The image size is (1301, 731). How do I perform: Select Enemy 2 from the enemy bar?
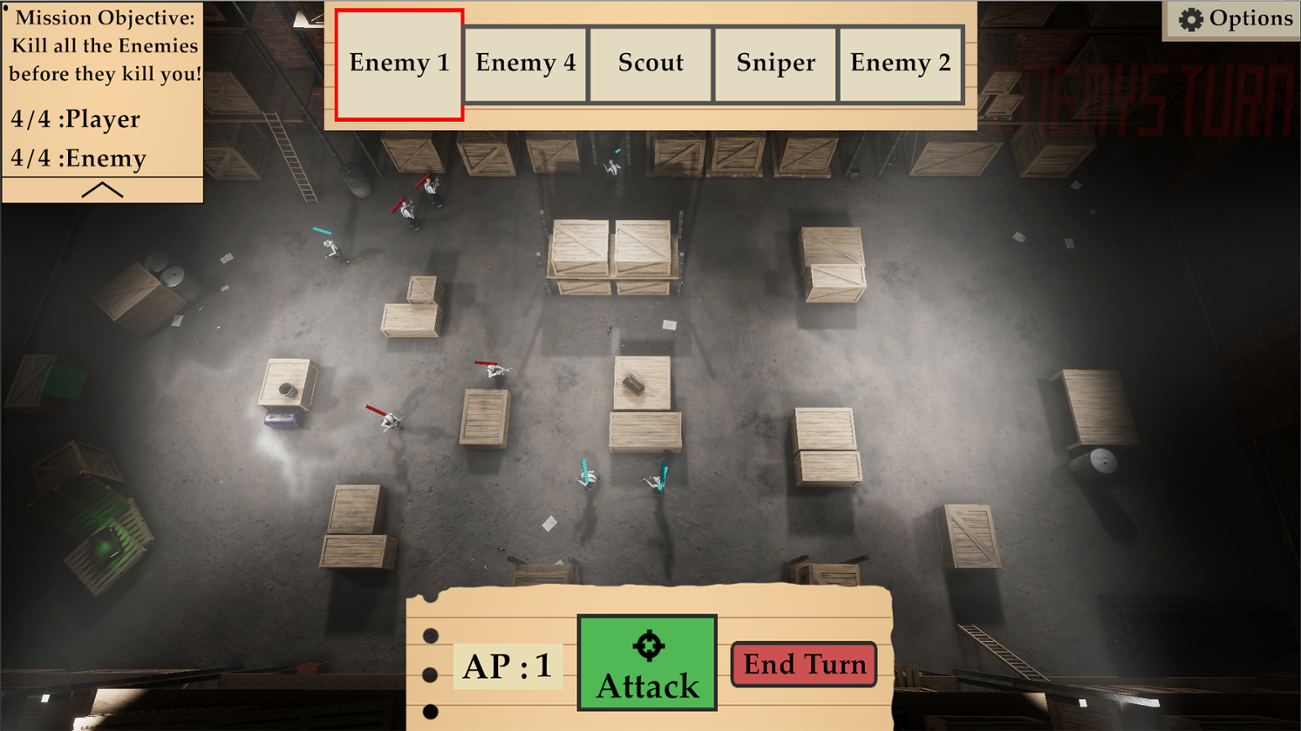(901, 62)
